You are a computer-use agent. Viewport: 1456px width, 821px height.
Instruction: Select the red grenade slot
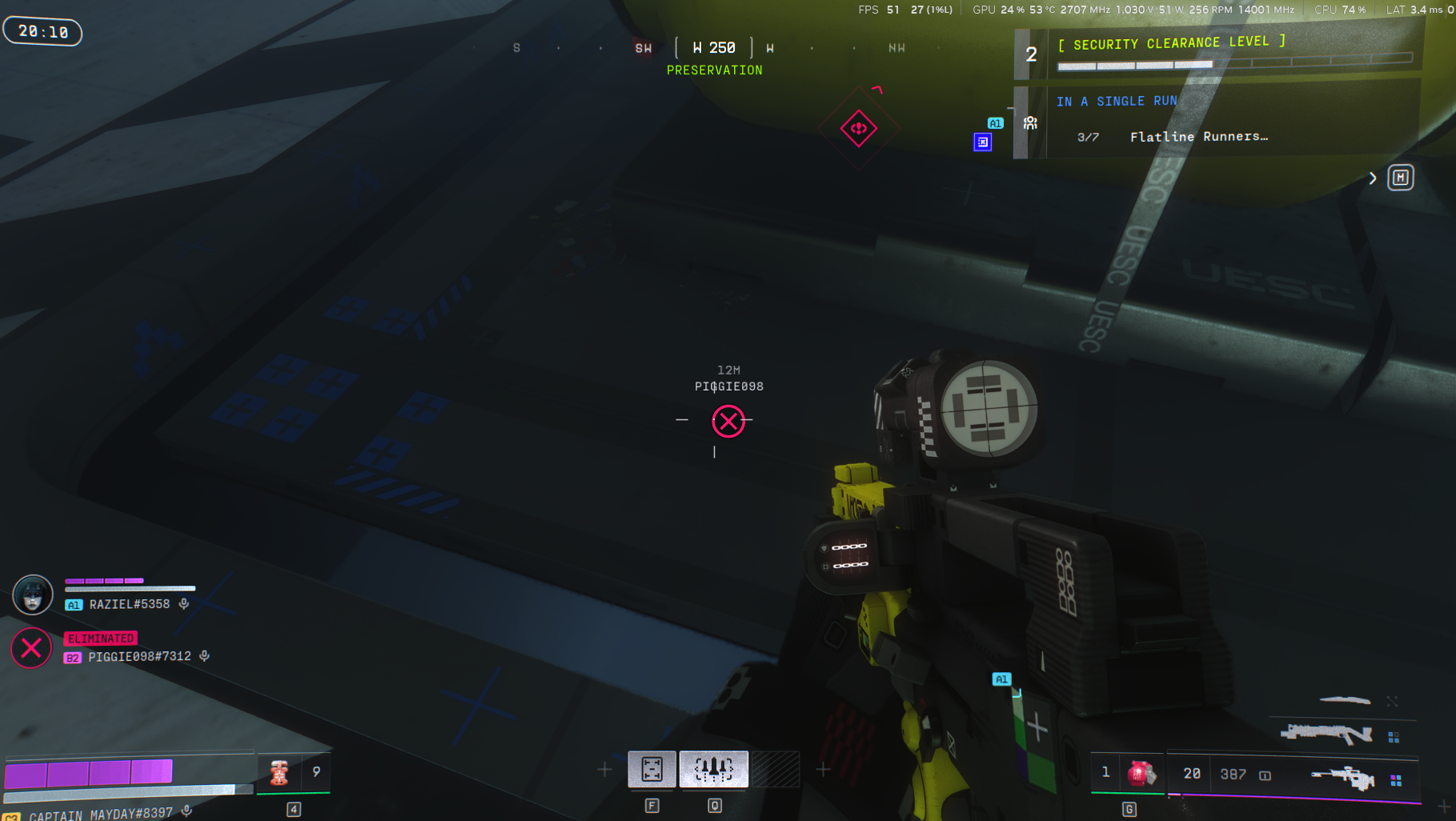click(1141, 774)
